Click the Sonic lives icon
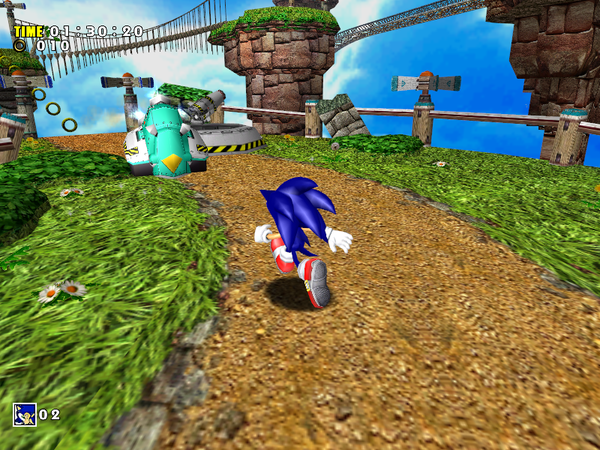The height and width of the screenshot is (450, 600). point(24,414)
